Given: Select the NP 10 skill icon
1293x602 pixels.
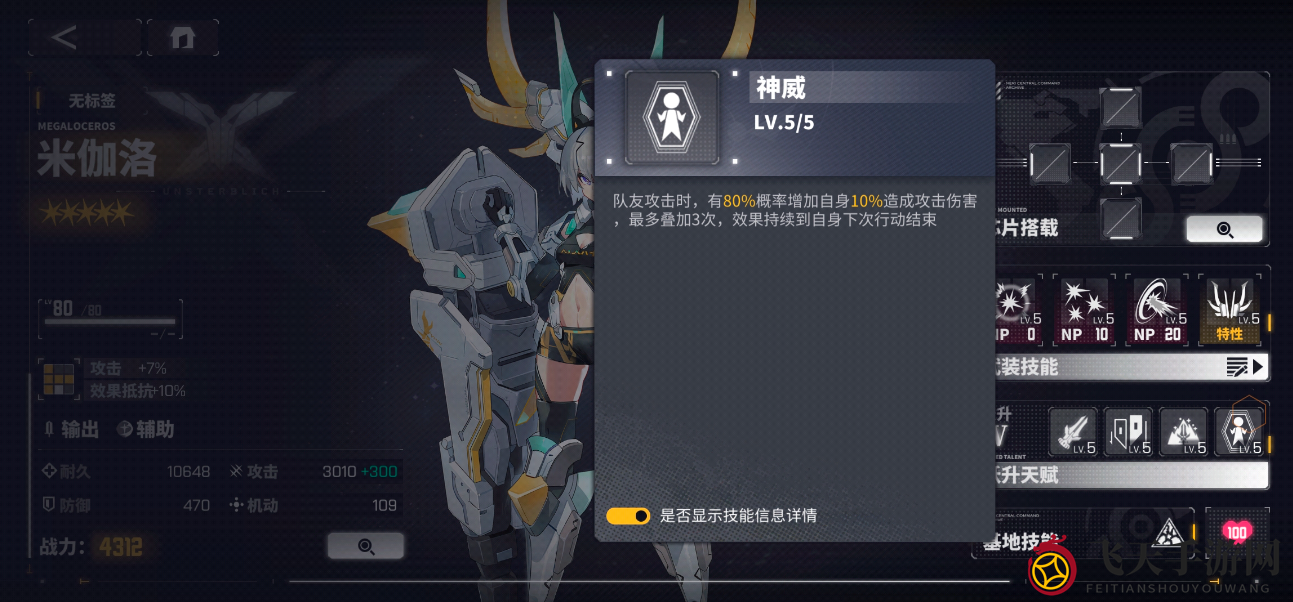Looking at the screenshot, I should click(x=1085, y=310).
